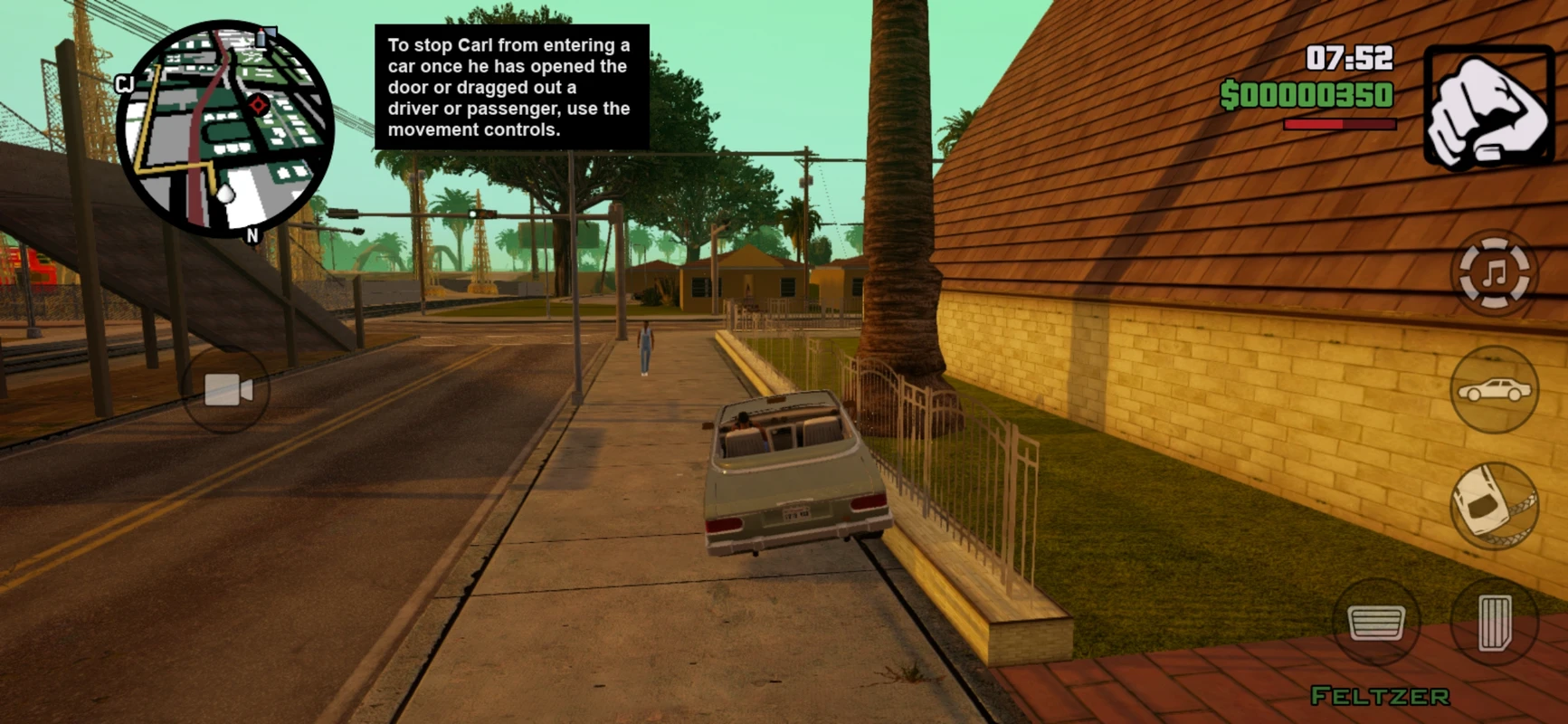Select the fist weapon icon
The height and width of the screenshot is (724, 1568).
point(1487,109)
